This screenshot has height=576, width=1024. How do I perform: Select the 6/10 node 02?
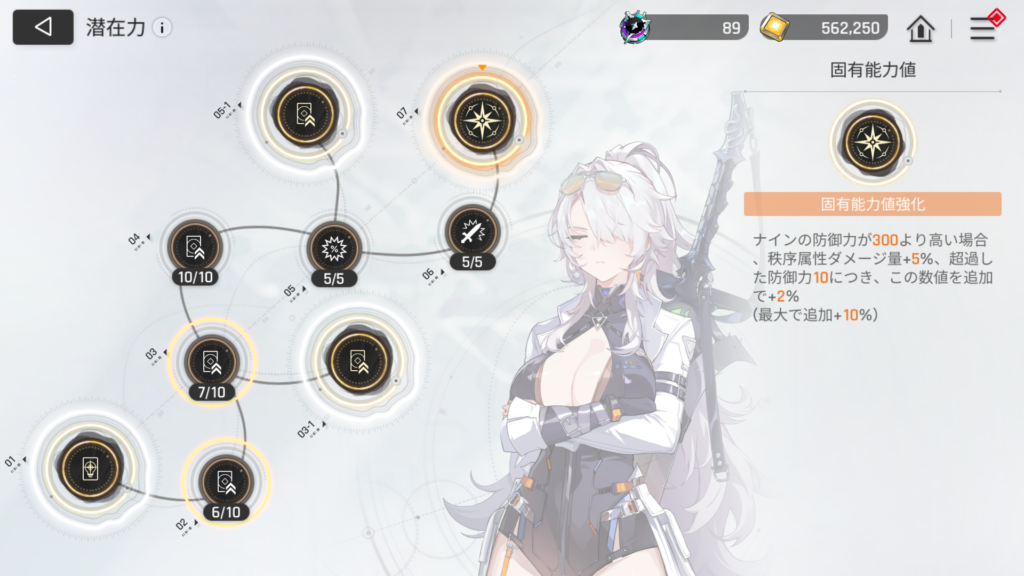click(223, 481)
